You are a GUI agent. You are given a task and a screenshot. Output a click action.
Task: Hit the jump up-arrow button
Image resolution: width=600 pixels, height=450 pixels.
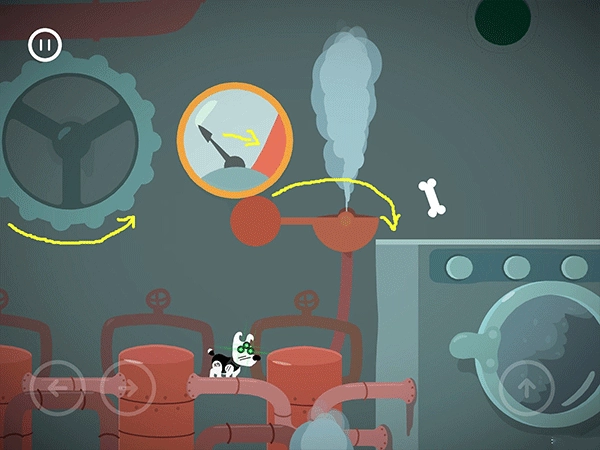point(526,386)
